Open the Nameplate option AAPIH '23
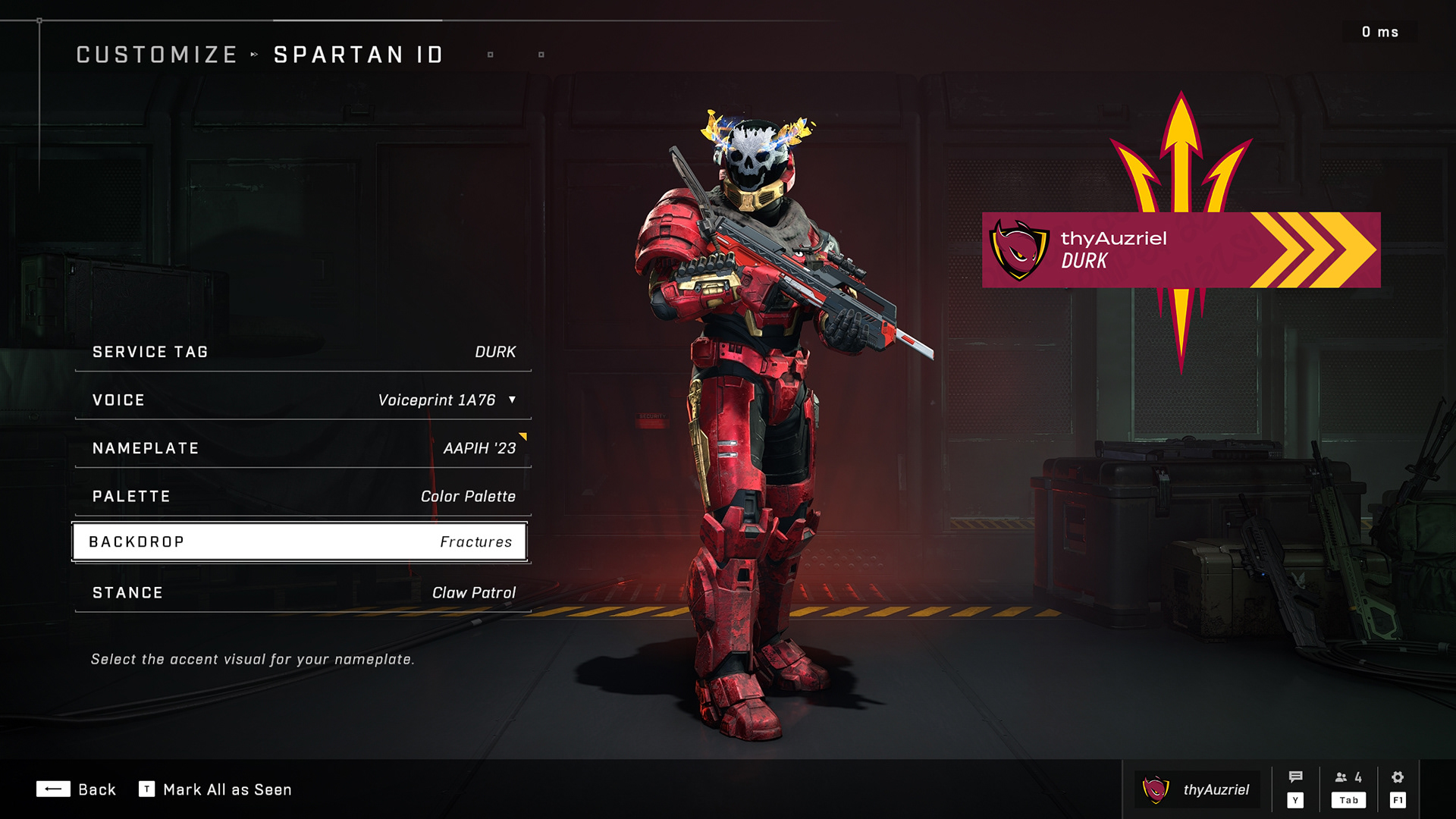Viewport: 1456px width, 819px height. [303, 448]
